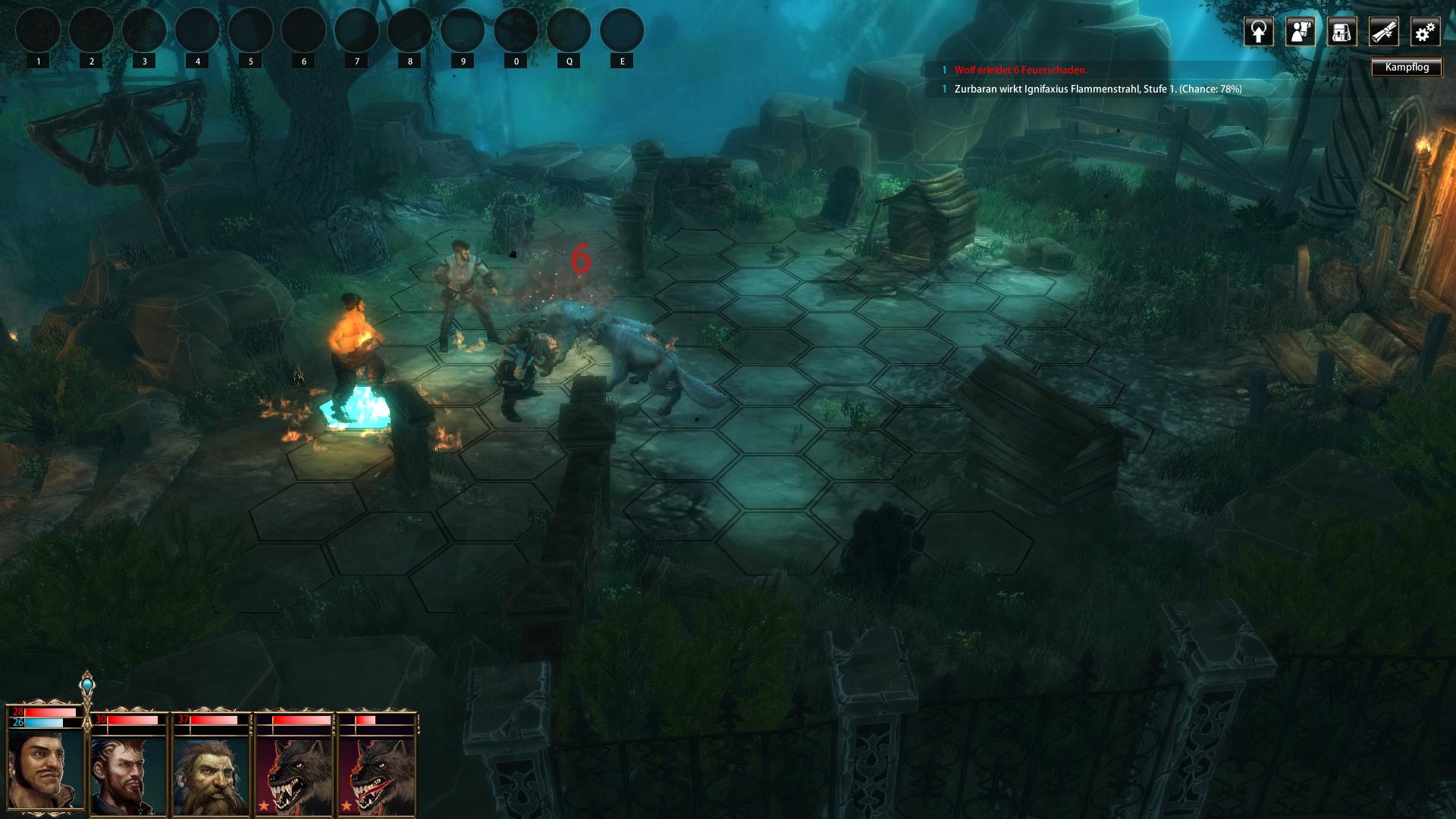Open the quest scroll journal

tap(1383, 32)
